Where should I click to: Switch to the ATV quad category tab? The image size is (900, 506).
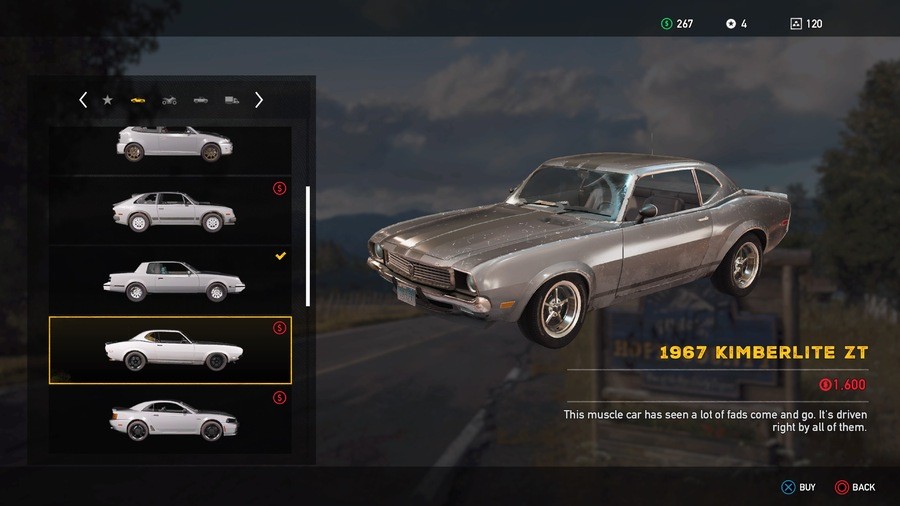tap(169, 100)
